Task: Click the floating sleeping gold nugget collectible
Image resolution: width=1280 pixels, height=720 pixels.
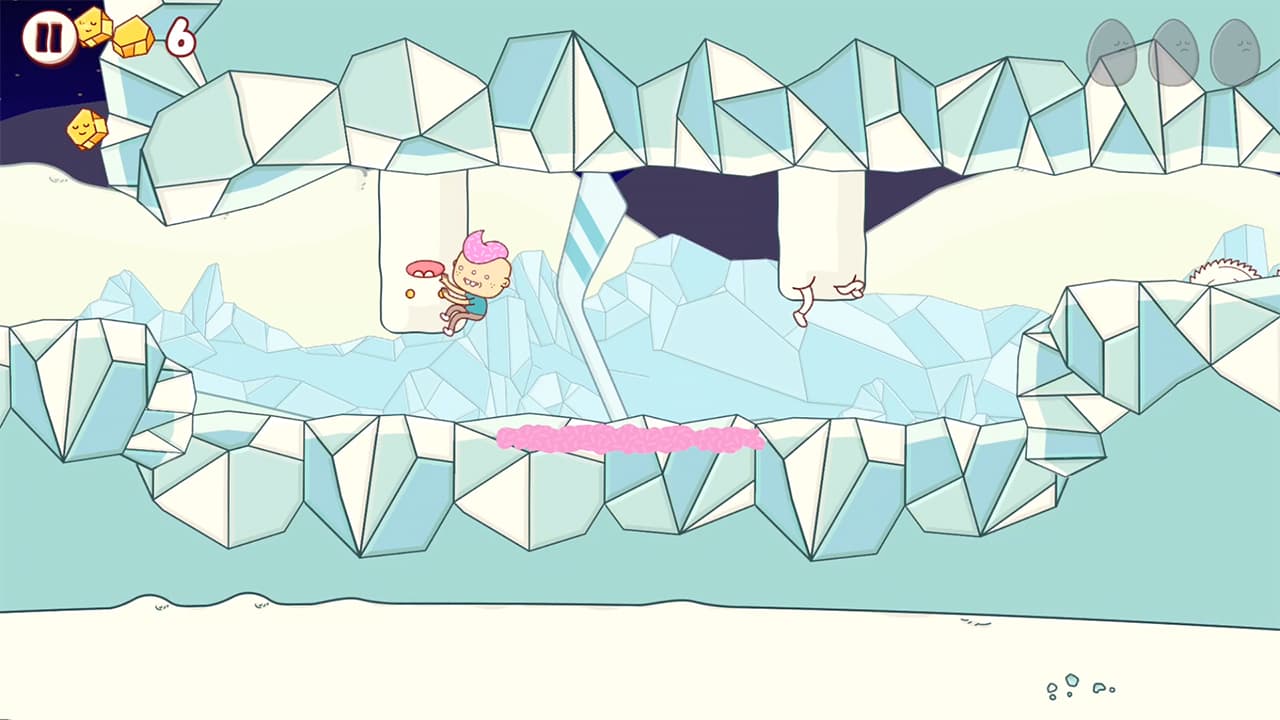Action: coord(85,128)
